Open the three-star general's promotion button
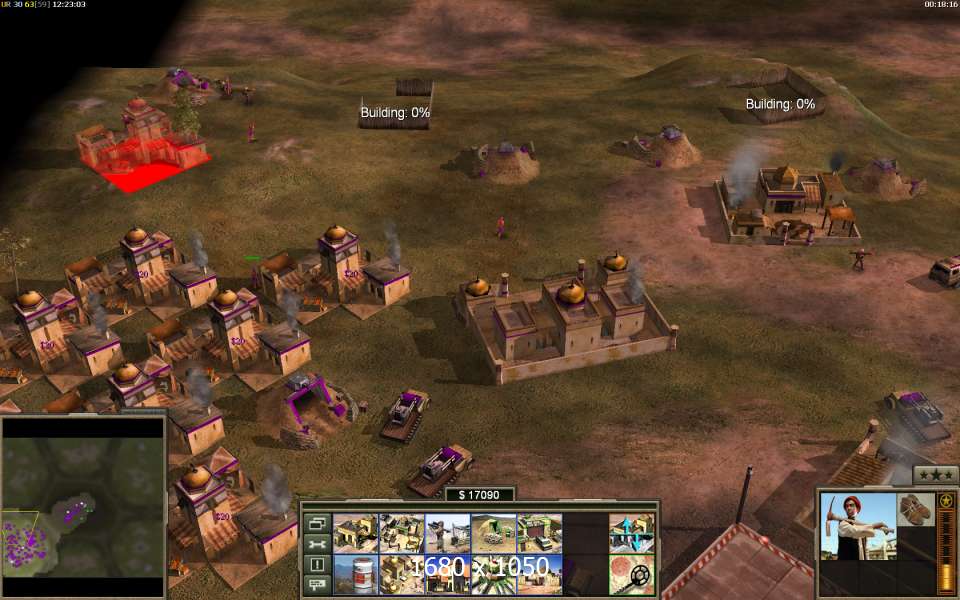The image size is (960, 600). (x=936, y=475)
